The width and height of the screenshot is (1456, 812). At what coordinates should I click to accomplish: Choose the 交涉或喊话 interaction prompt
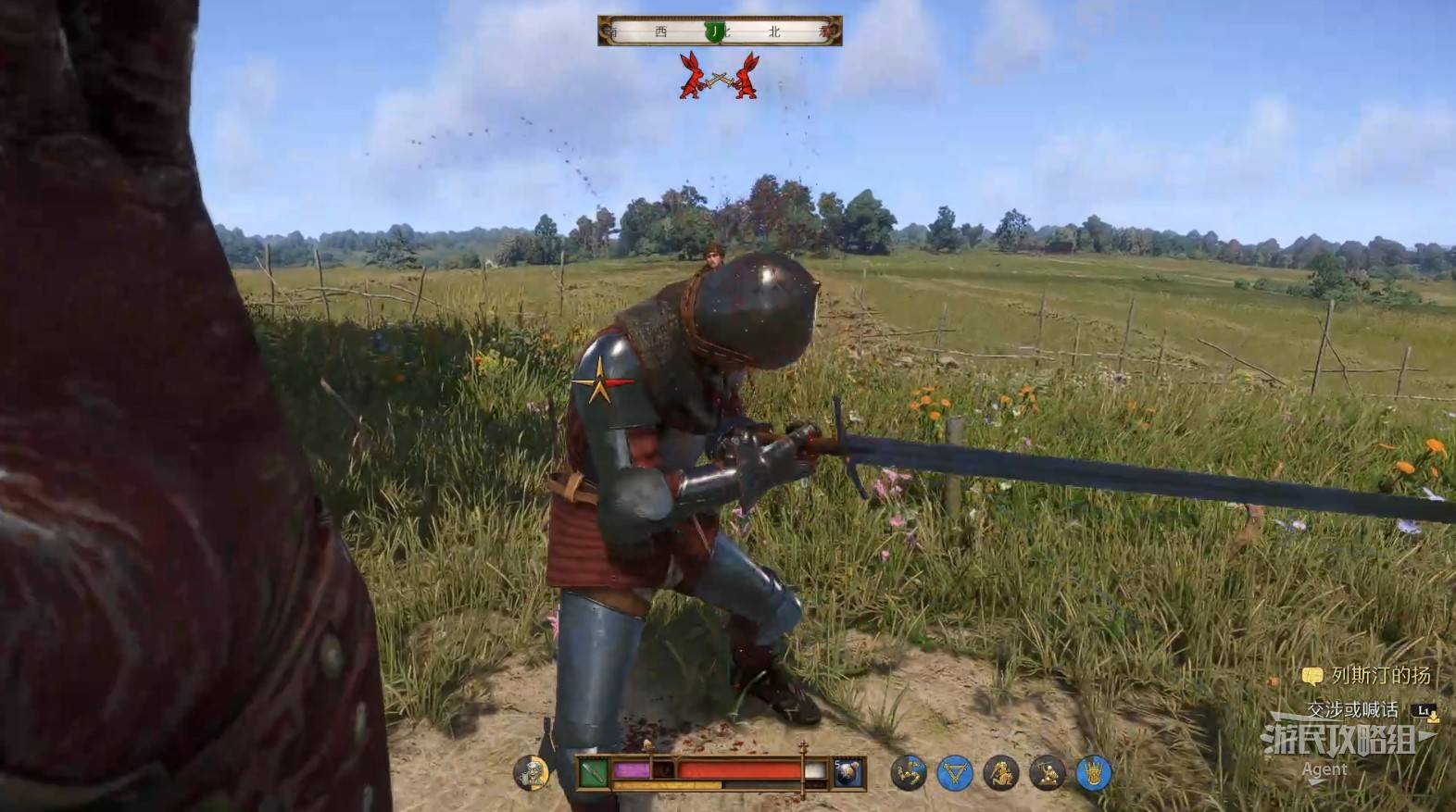click(x=1352, y=710)
